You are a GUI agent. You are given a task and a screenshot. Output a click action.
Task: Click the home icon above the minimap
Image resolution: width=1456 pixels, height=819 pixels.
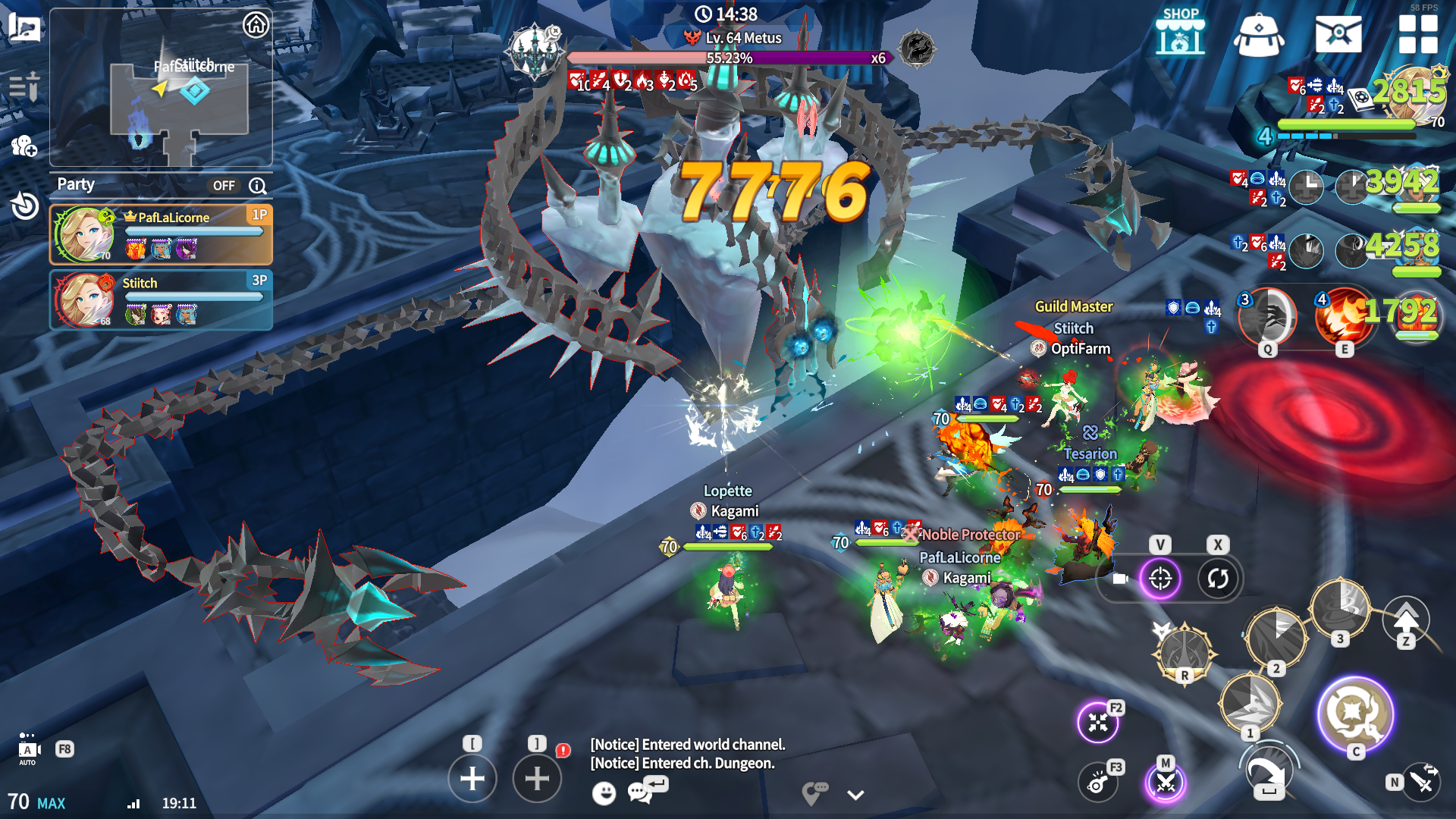256,25
